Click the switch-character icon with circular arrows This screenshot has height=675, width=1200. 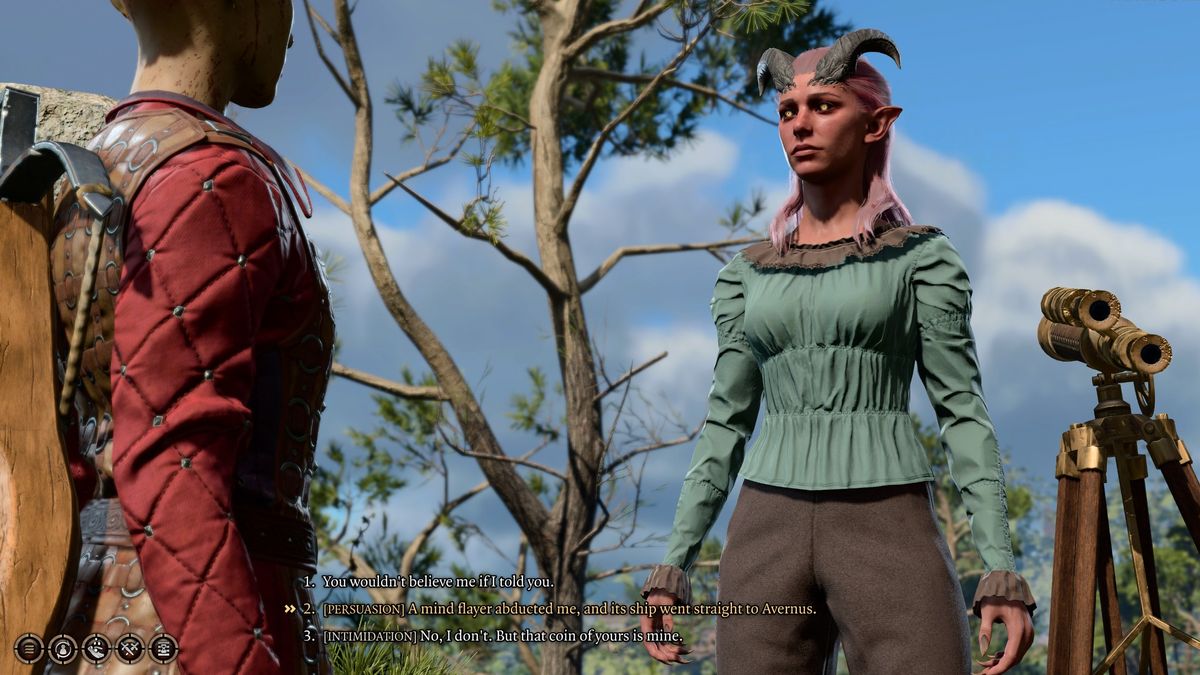(63, 648)
